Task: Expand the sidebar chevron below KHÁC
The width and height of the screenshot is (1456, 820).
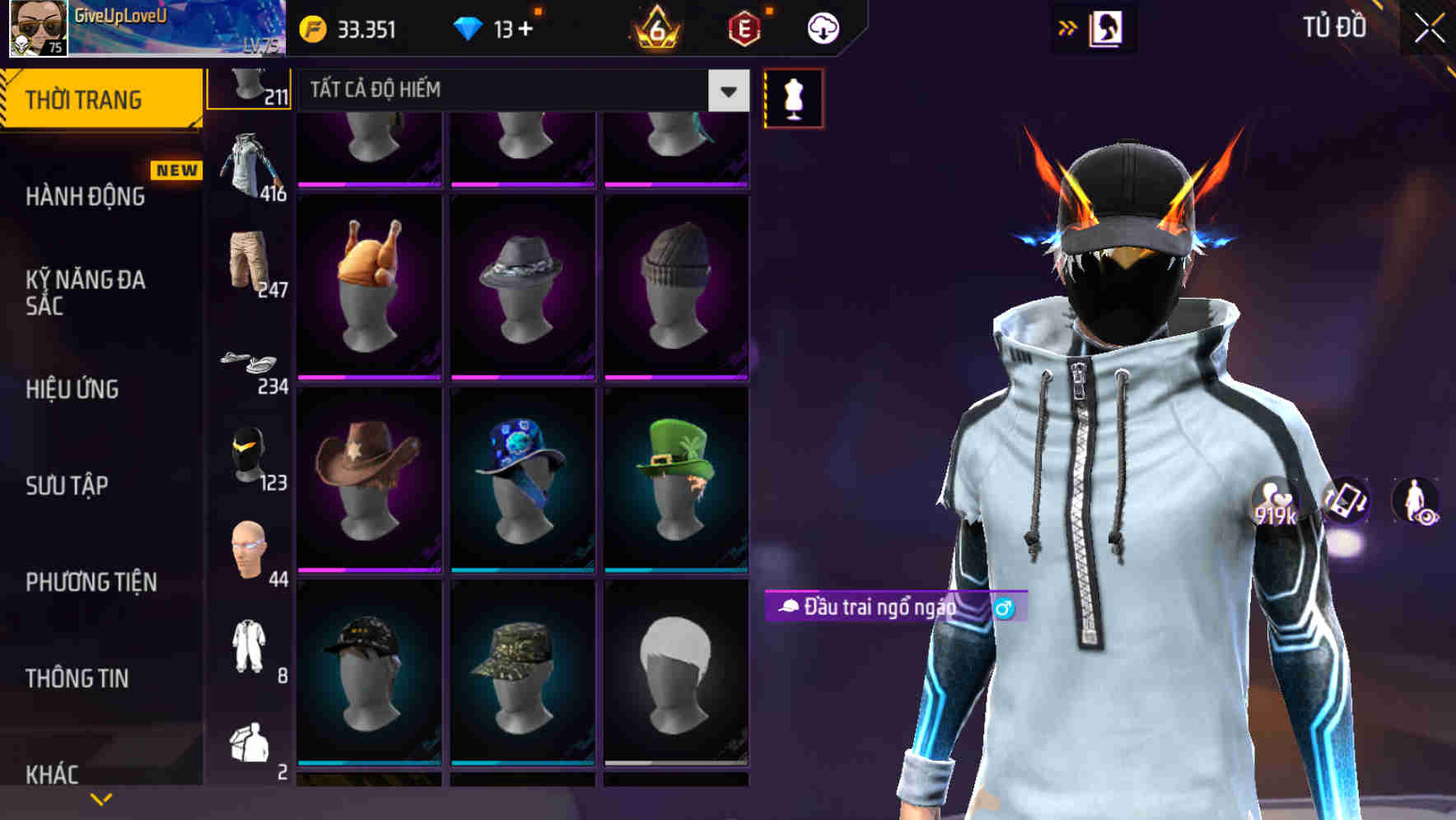Action: (101, 799)
